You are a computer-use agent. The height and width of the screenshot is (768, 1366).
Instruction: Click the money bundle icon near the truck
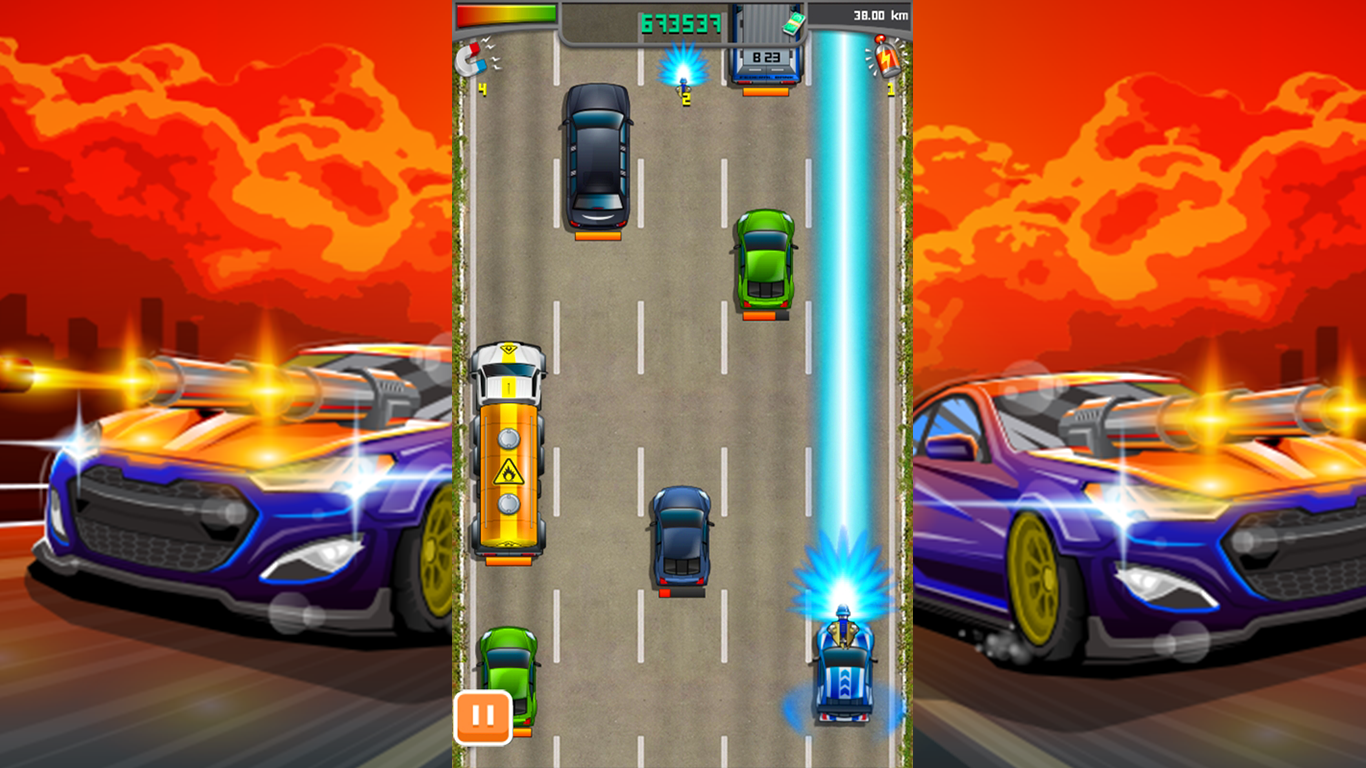795,22
